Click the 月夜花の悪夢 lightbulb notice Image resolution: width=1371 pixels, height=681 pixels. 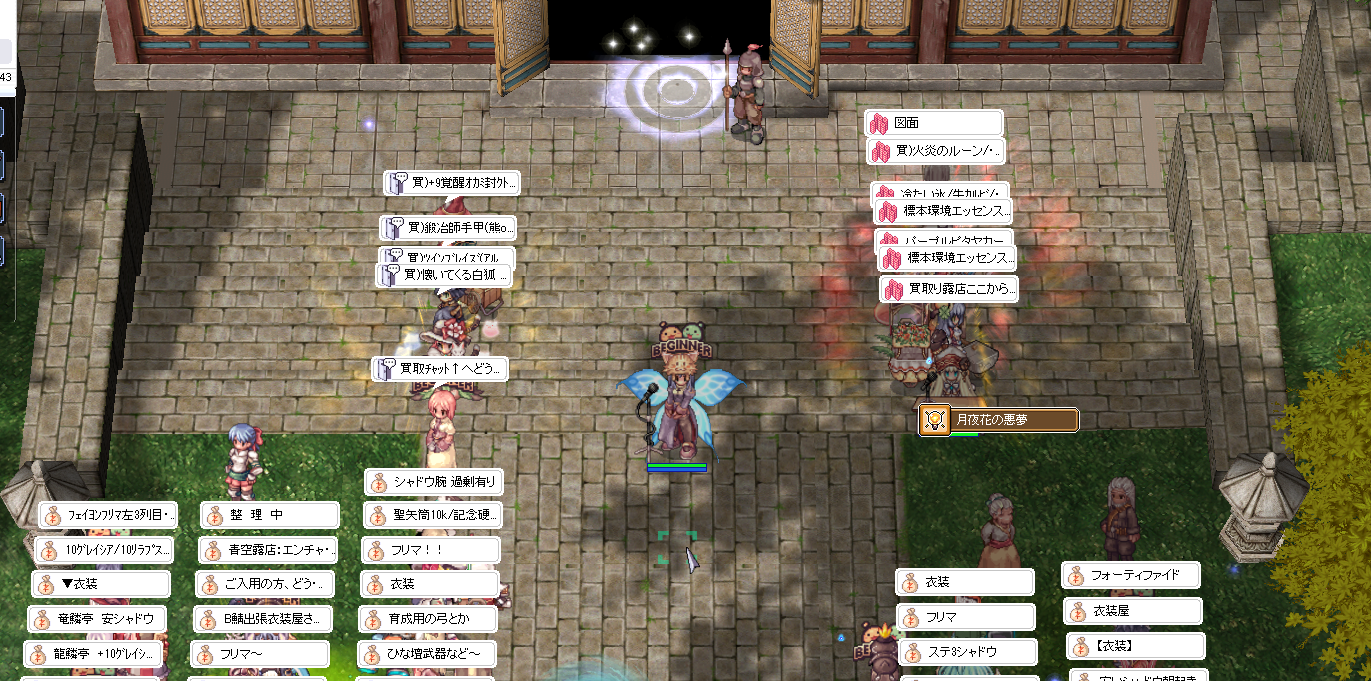point(999,420)
